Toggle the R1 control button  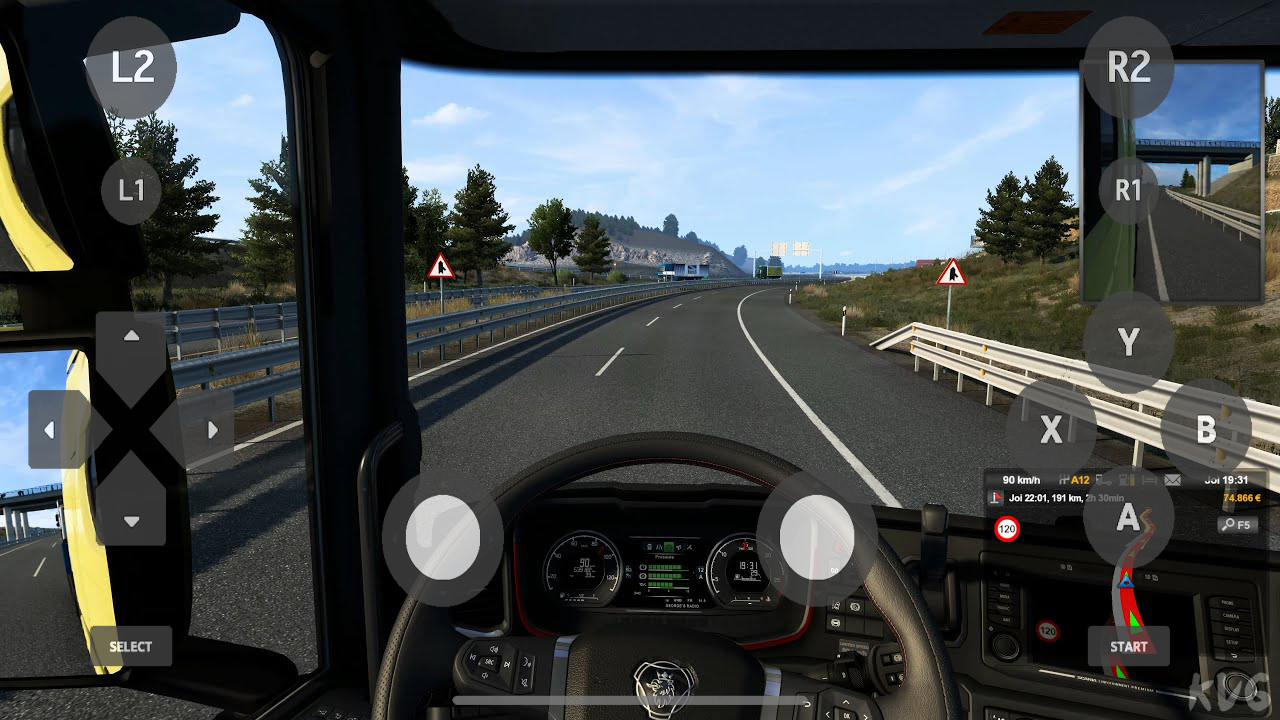[x=1127, y=191]
